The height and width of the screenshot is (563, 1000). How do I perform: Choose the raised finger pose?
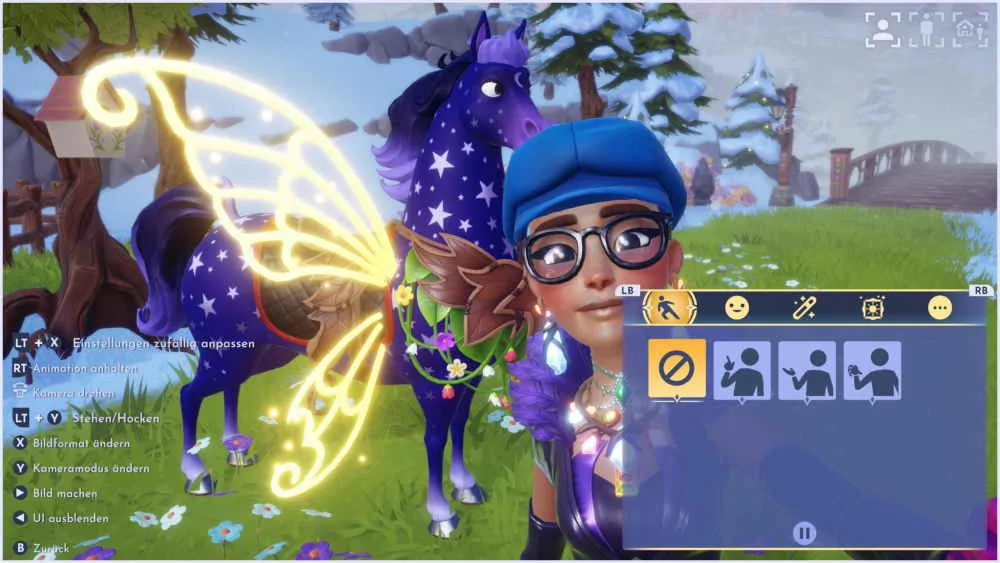[742, 370]
